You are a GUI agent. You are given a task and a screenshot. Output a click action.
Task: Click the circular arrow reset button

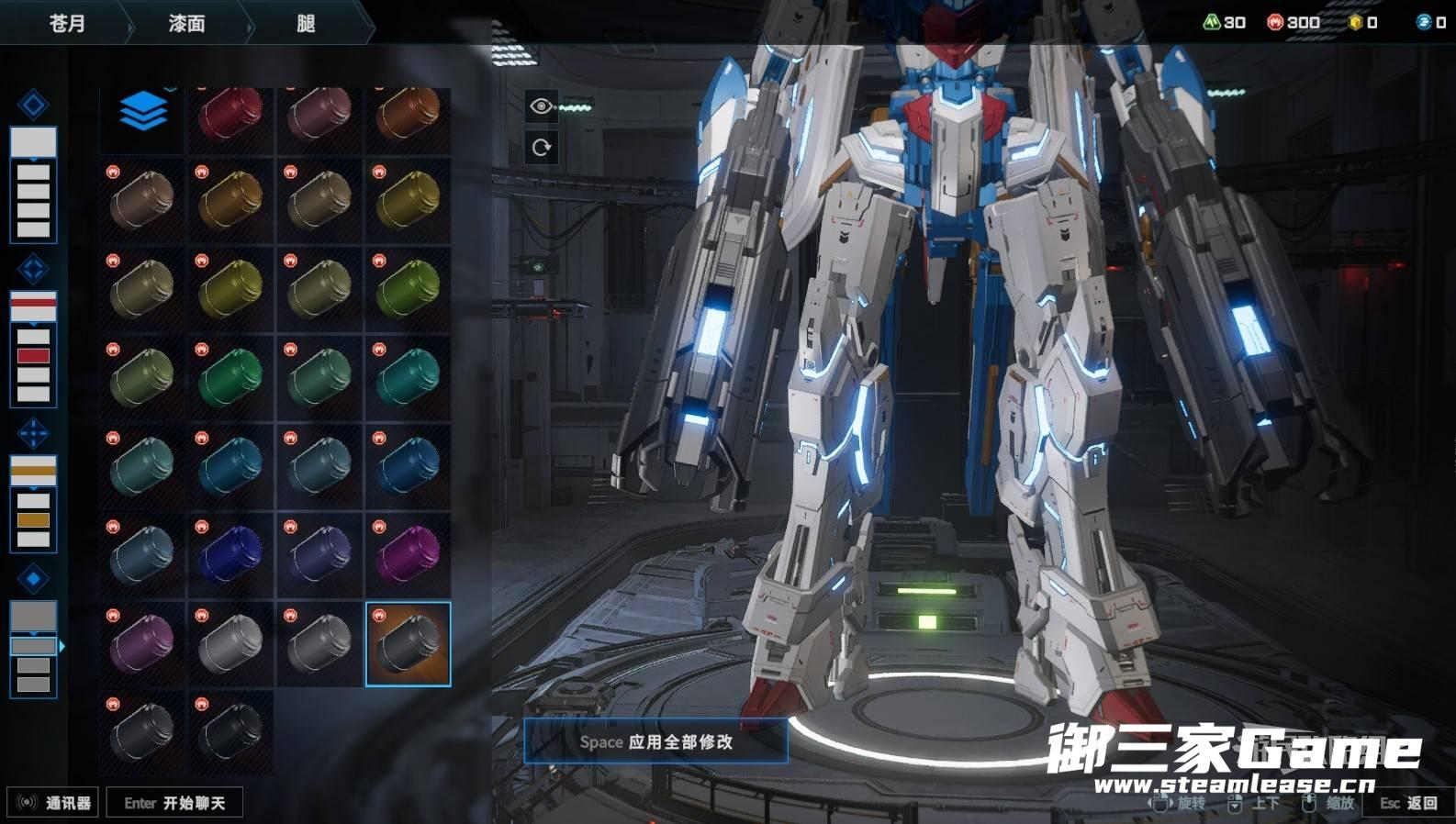541,147
